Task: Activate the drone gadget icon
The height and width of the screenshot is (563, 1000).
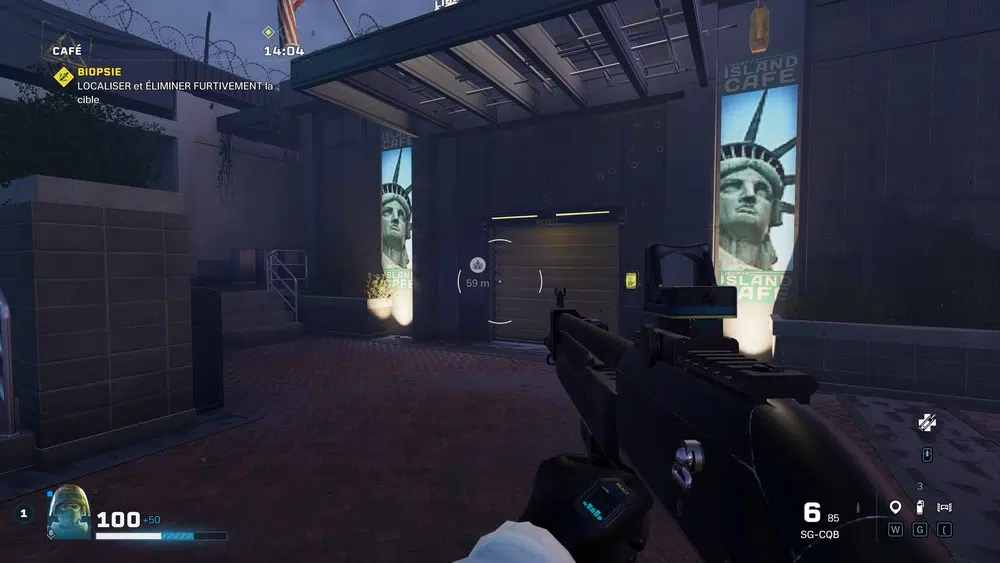Action: [944, 507]
